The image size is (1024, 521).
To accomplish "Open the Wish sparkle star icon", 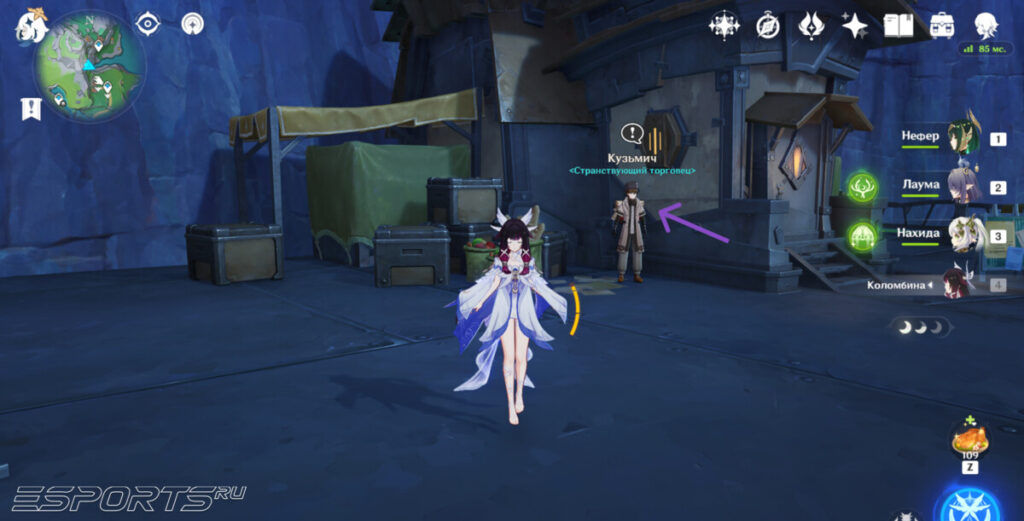I will pos(855,25).
